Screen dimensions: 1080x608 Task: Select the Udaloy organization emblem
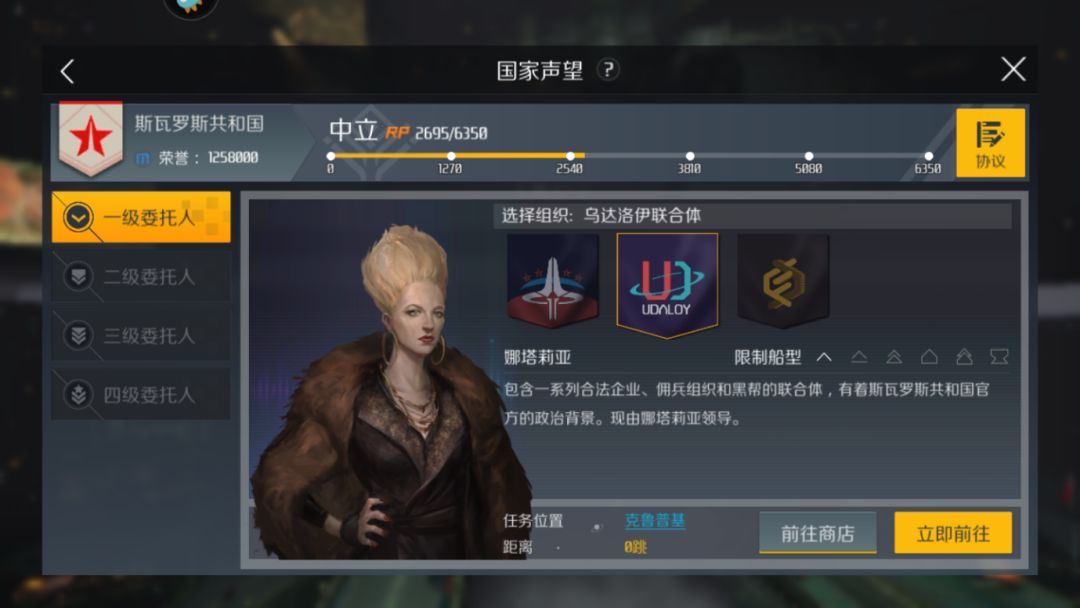(667, 284)
